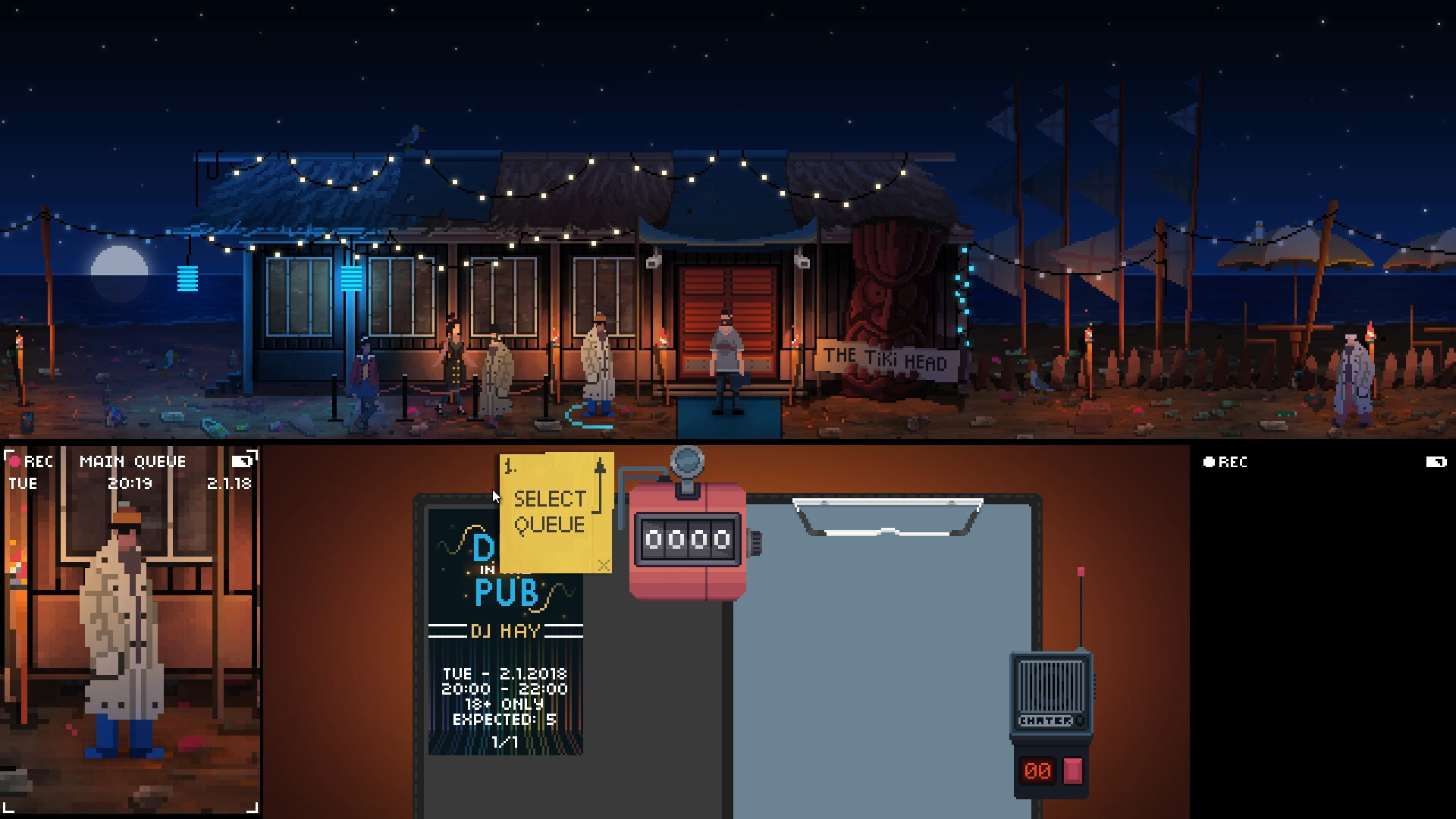Toggle the REC indicator on the right feed

click(1225, 463)
